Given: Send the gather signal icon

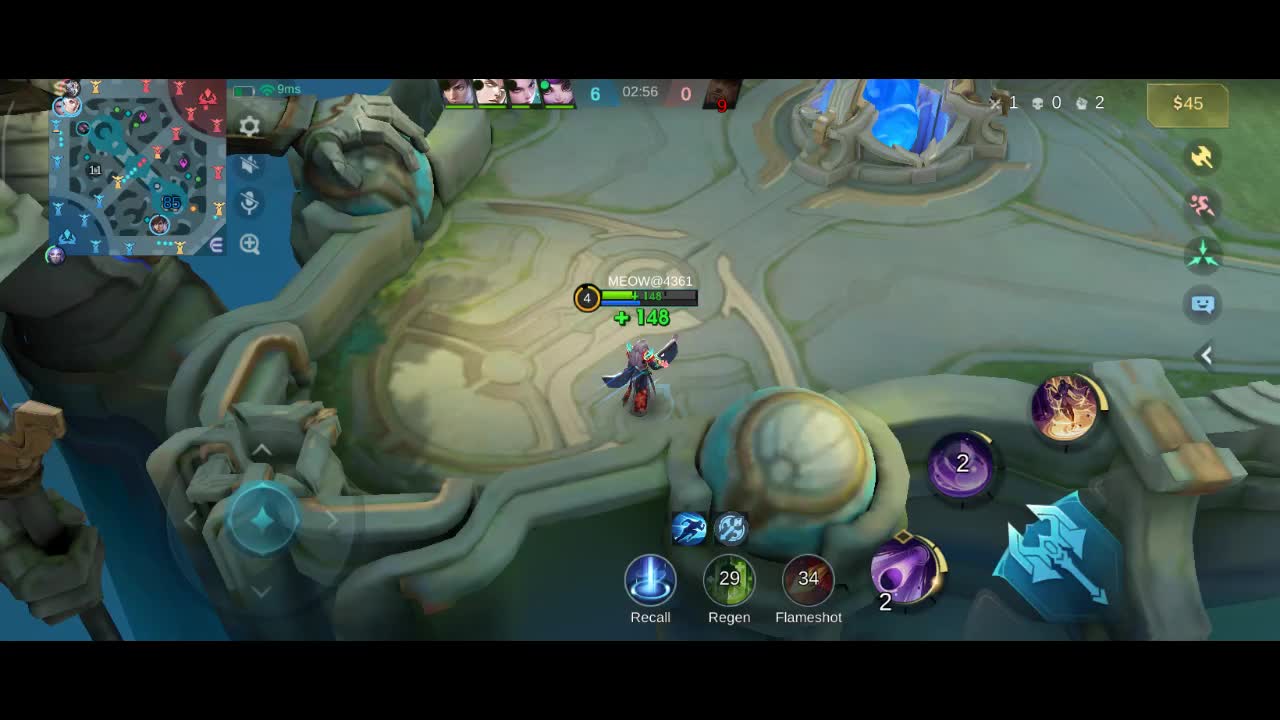Looking at the screenshot, I should (1202, 254).
